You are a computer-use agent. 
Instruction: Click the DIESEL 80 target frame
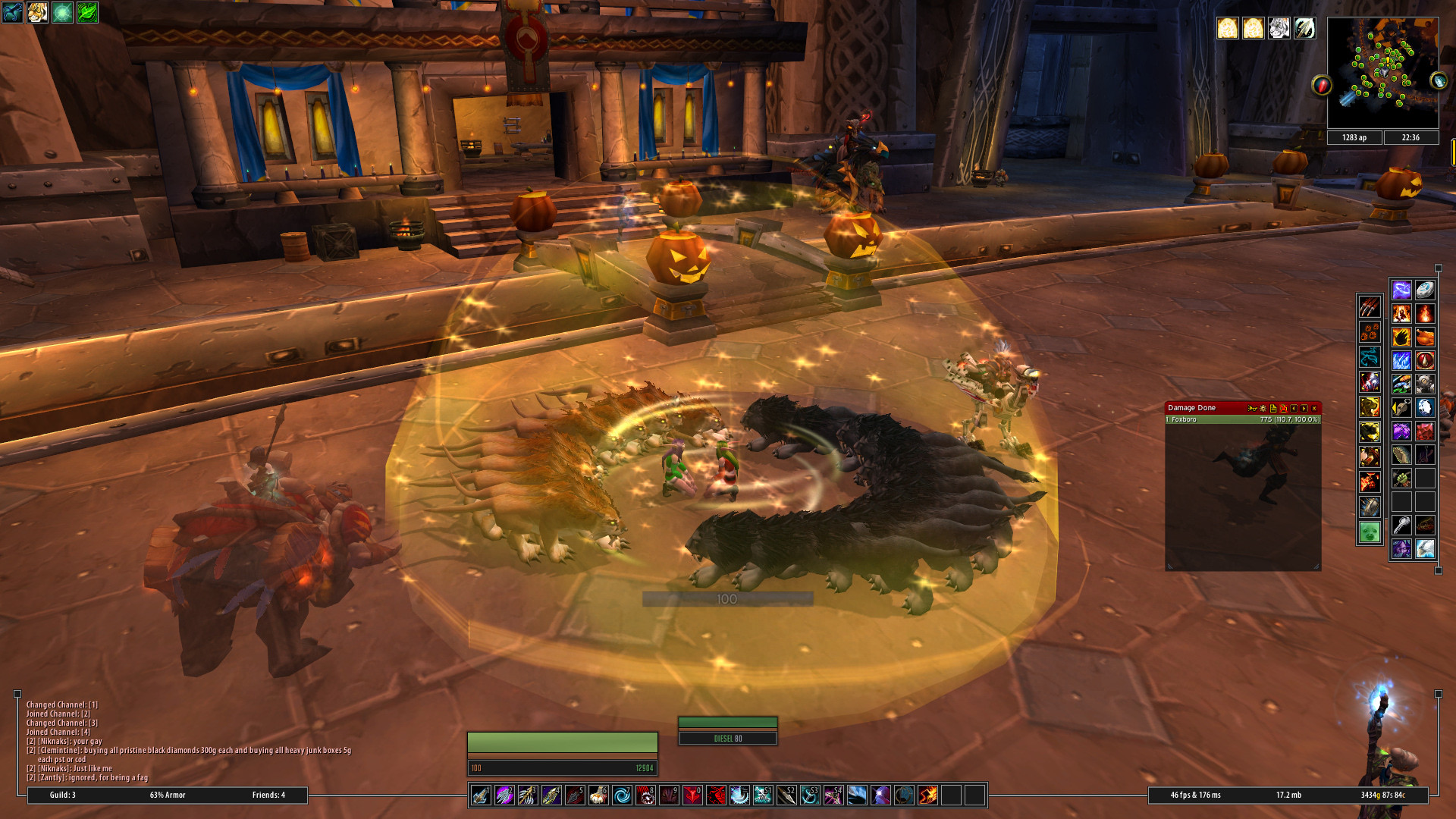point(727,738)
